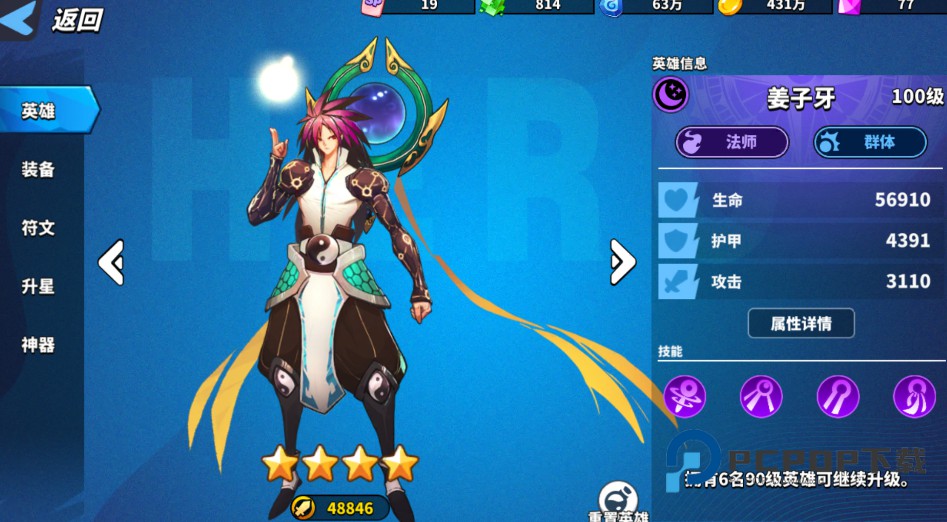Tap the 法师 mage class badge
947x522 pixels.
click(x=732, y=142)
